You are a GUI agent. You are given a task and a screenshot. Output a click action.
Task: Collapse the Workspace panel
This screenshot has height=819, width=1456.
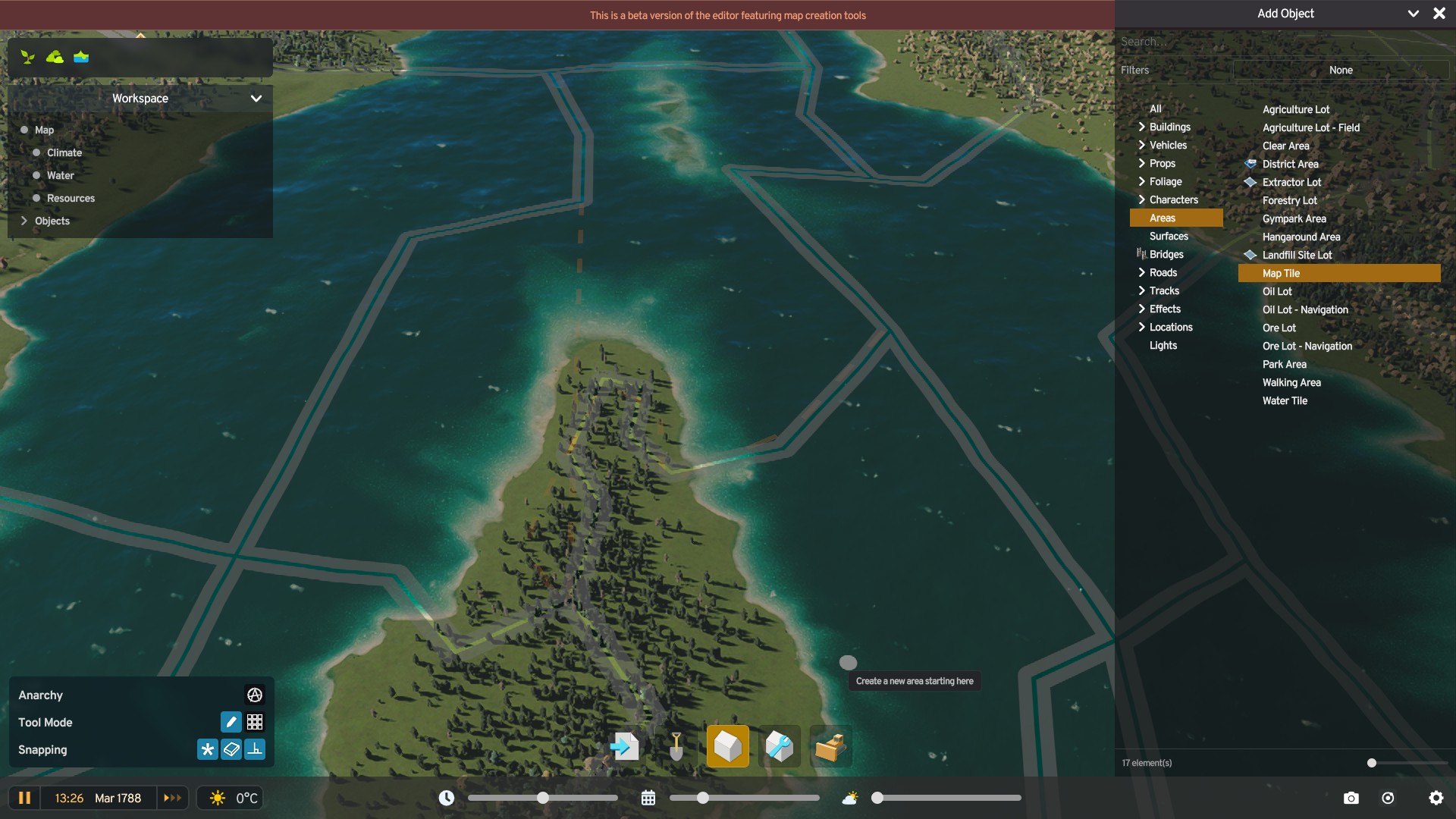[256, 99]
